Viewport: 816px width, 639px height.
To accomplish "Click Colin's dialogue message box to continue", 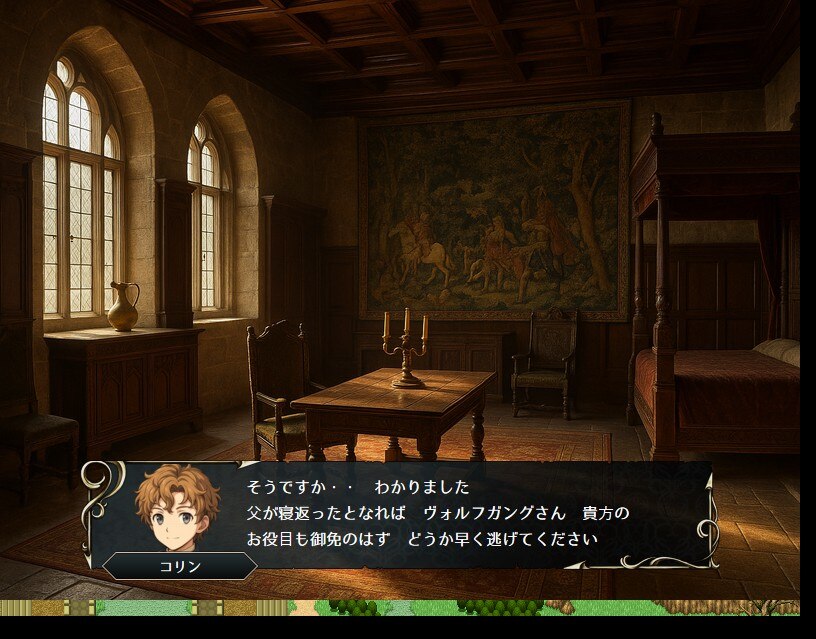I will [440, 514].
